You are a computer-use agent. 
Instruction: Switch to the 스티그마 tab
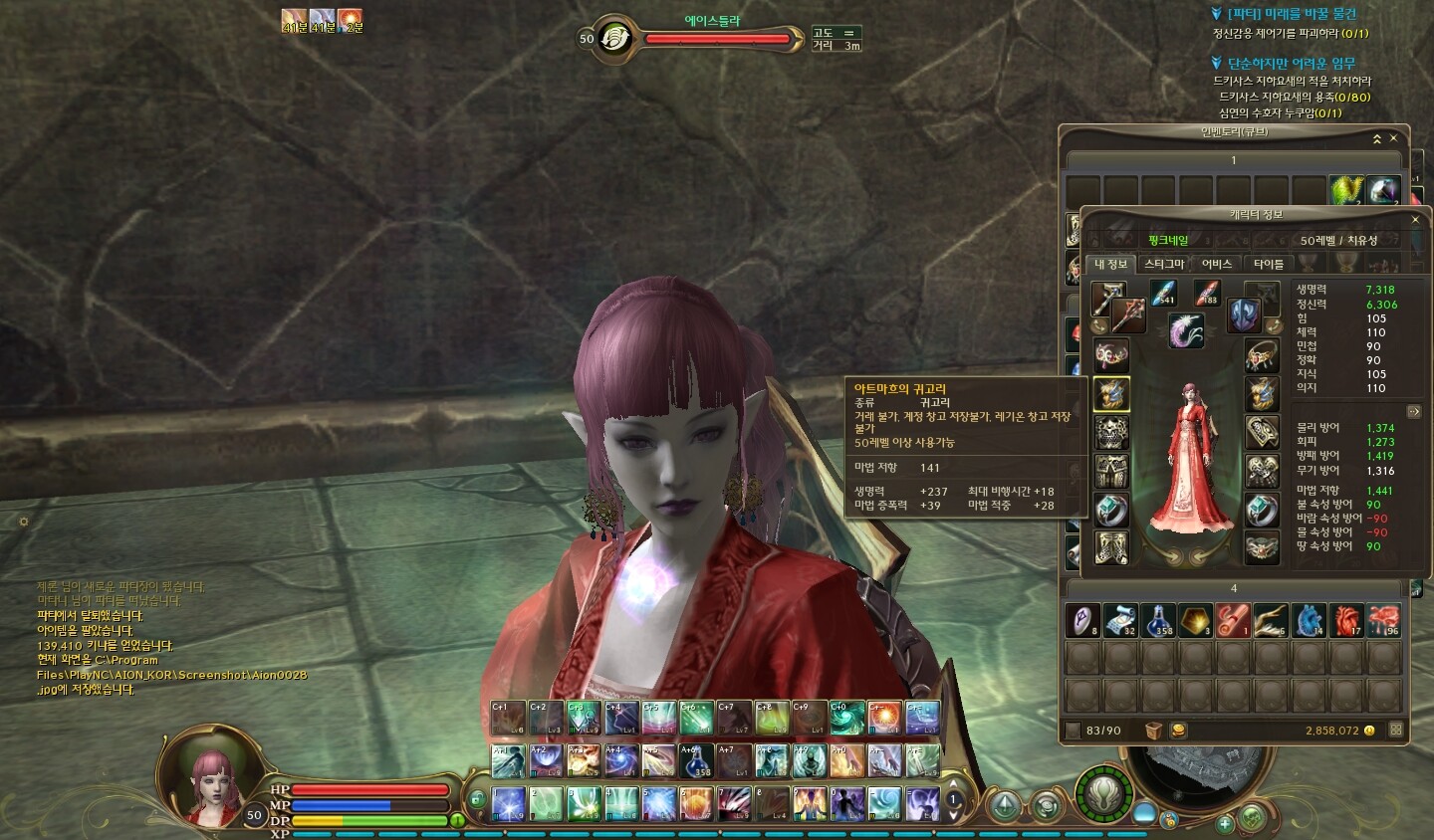[x=1163, y=264]
